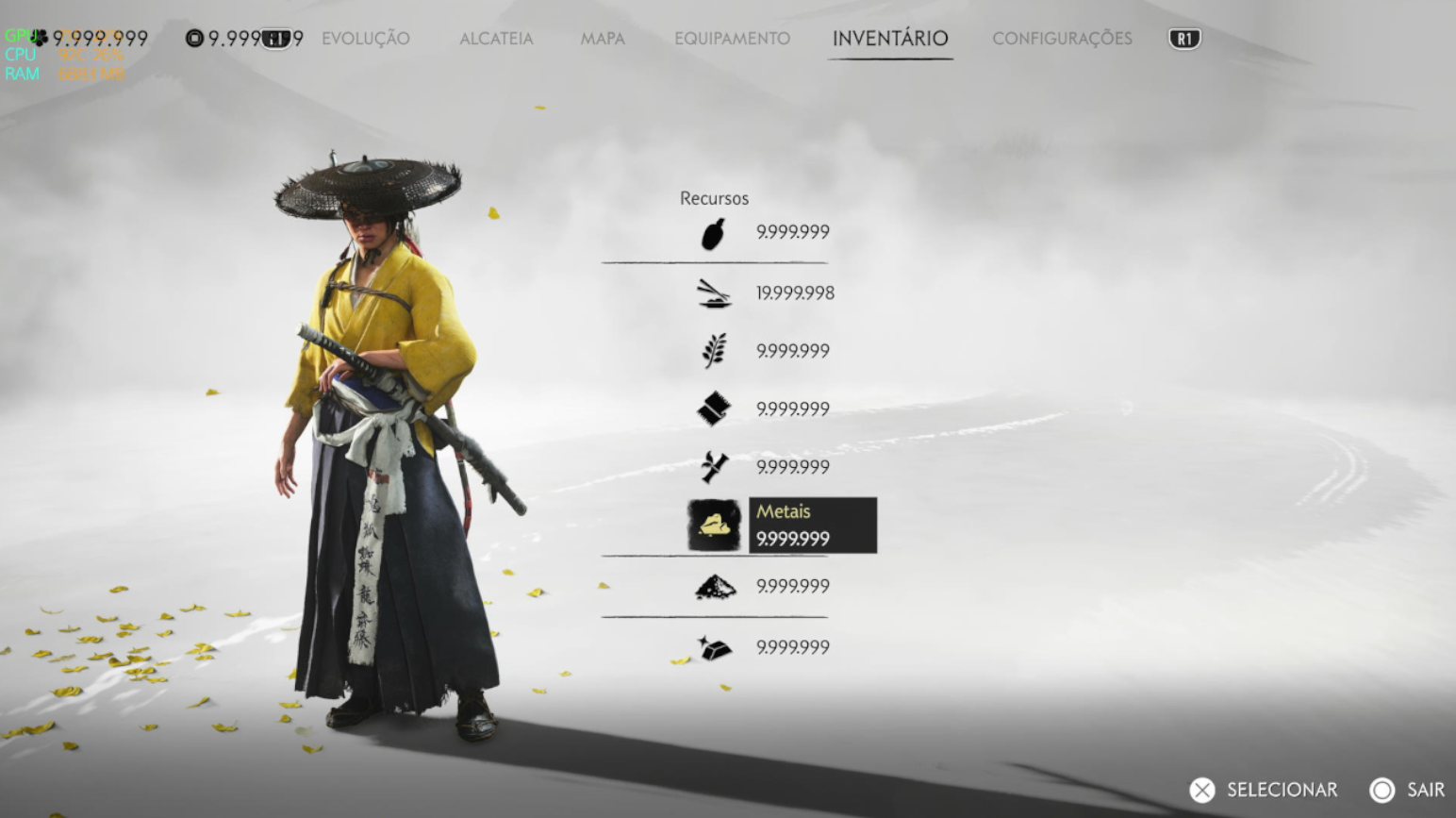The height and width of the screenshot is (818, 1456).
Task: Pick the folded cloth resource
Action: (714, 409)
